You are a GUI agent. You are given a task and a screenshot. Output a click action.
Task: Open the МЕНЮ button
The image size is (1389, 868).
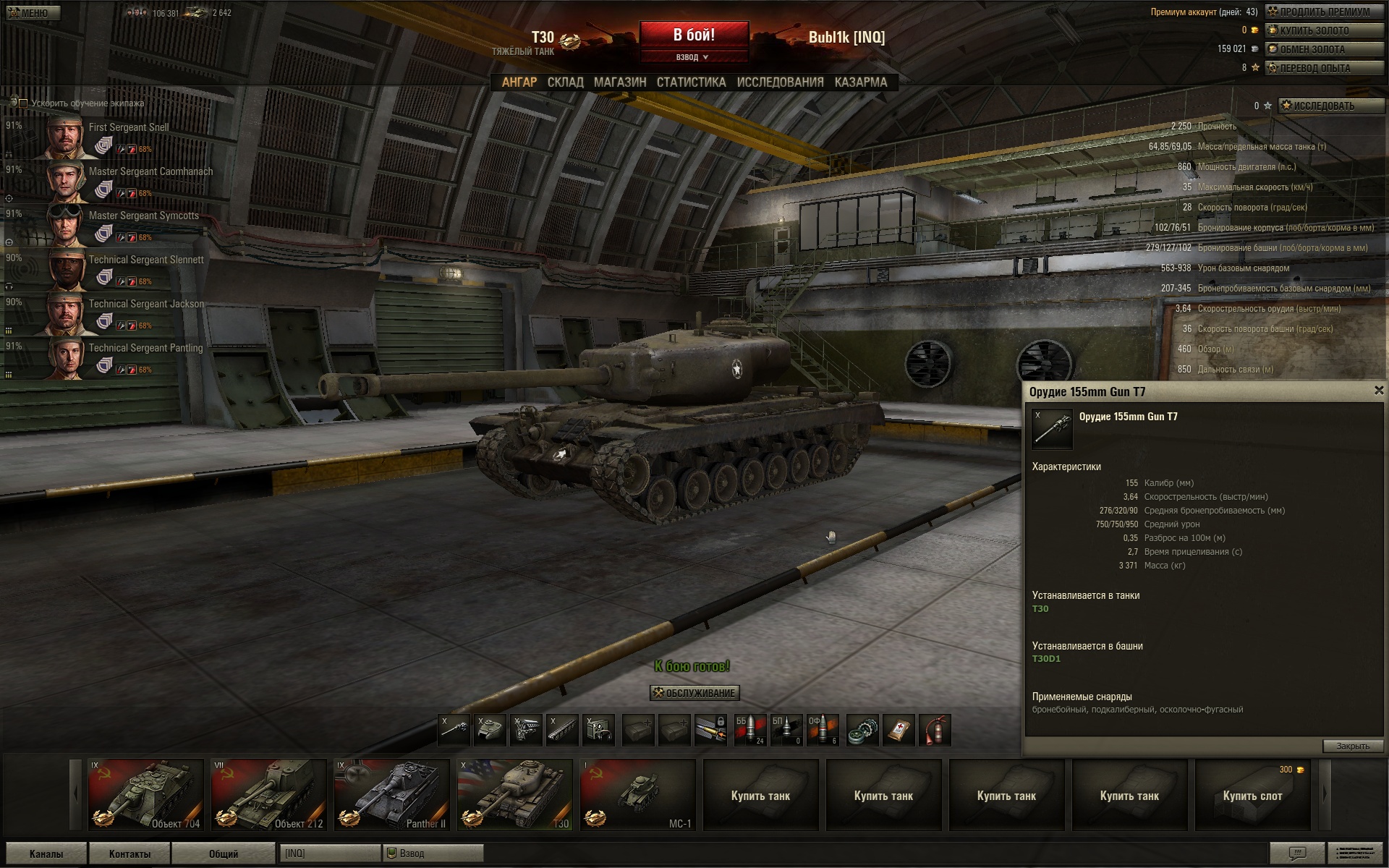pos(33,13)
